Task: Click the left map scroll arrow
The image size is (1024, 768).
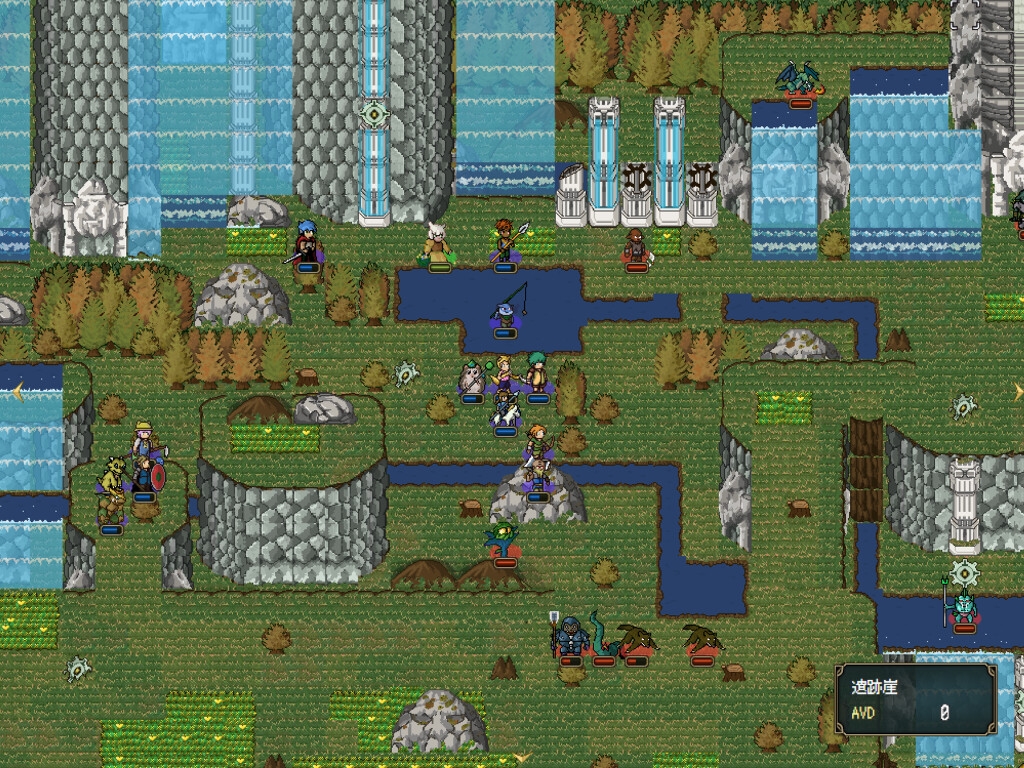Action: (18, 392)
